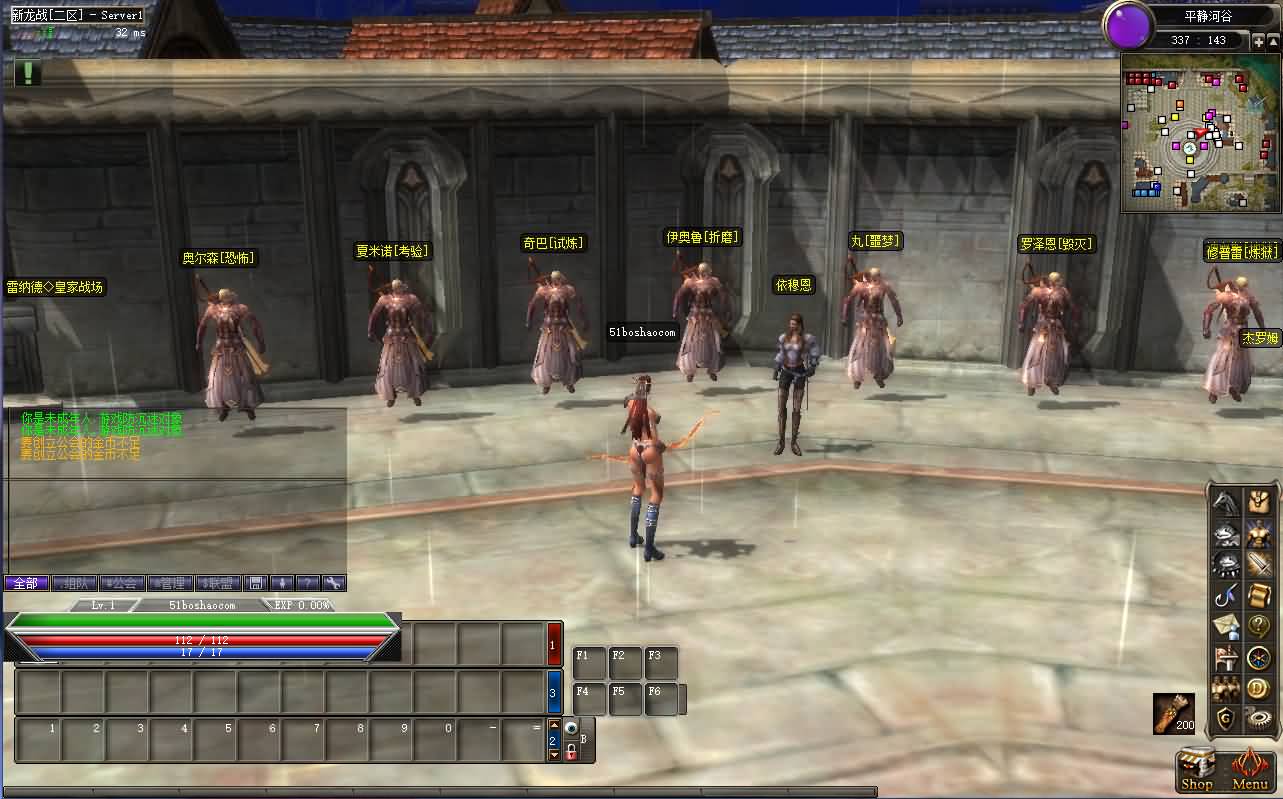The width and height of the screenshot is (1283, 799).
Task: Open the shield G guild icon
Action: (1227, 718)
